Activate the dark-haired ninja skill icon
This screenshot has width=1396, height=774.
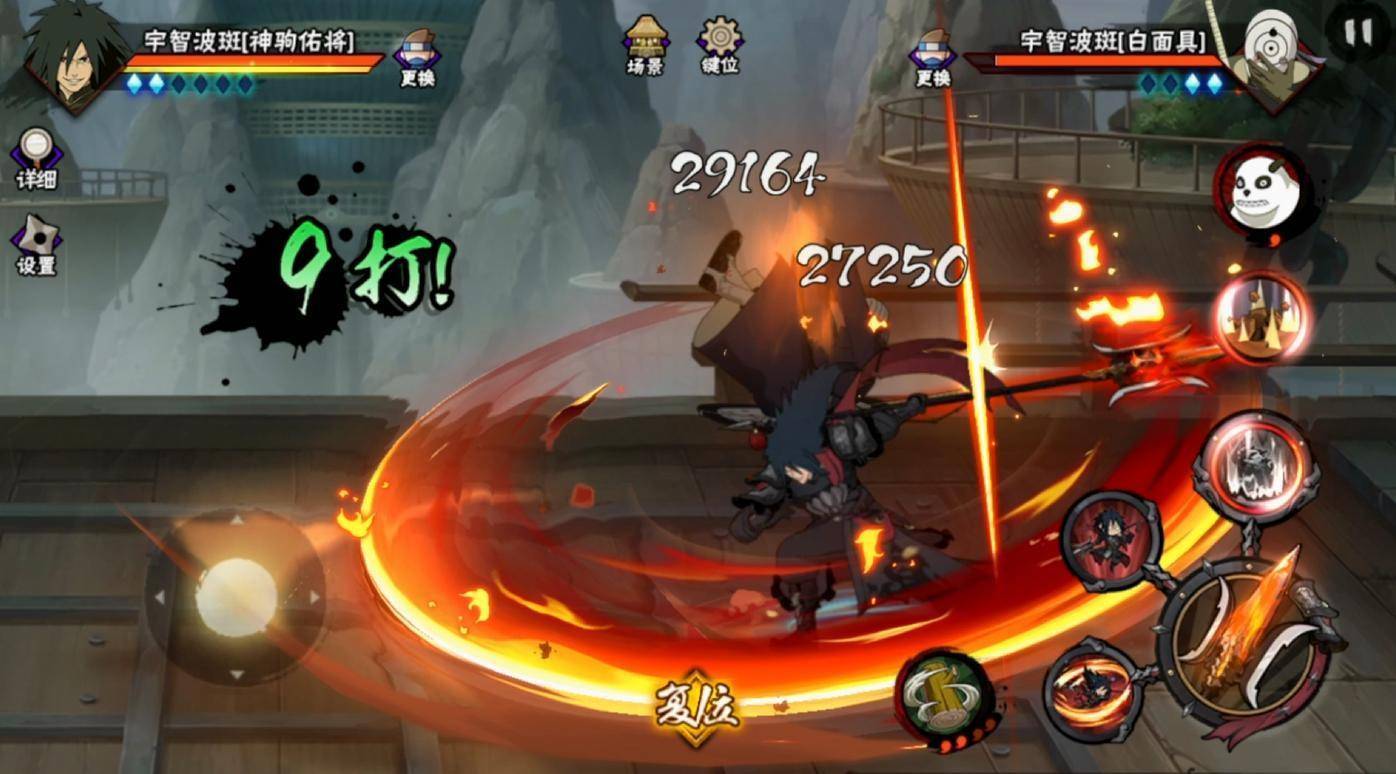[x=1111, y=541]
